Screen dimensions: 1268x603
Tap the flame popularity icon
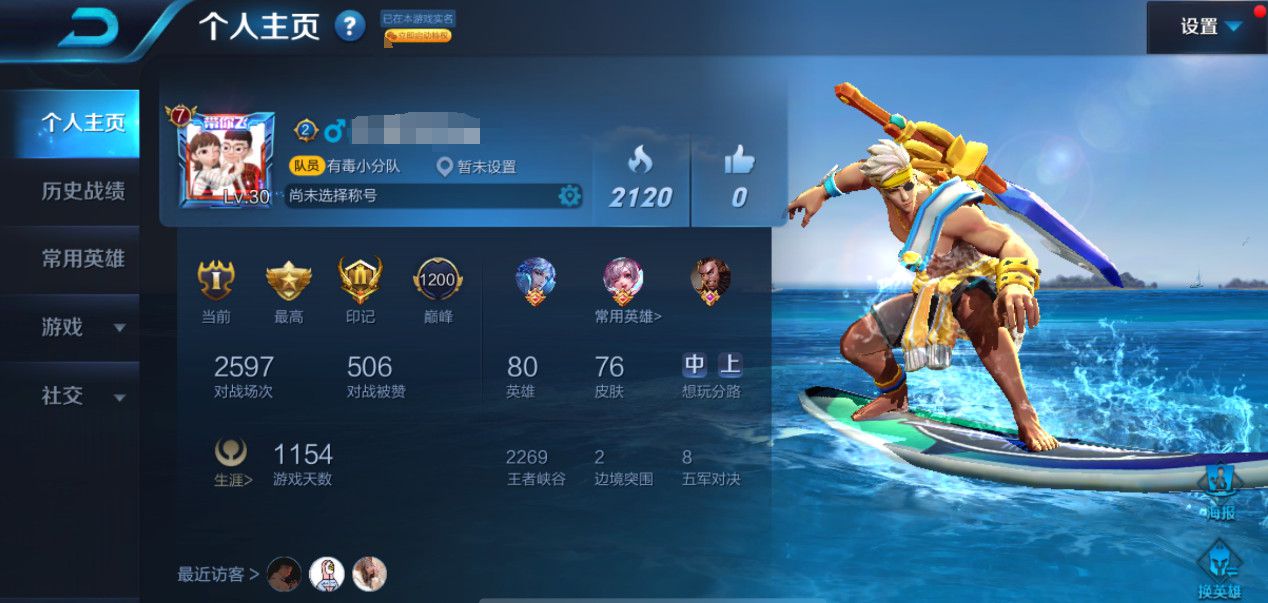(640, 160)
